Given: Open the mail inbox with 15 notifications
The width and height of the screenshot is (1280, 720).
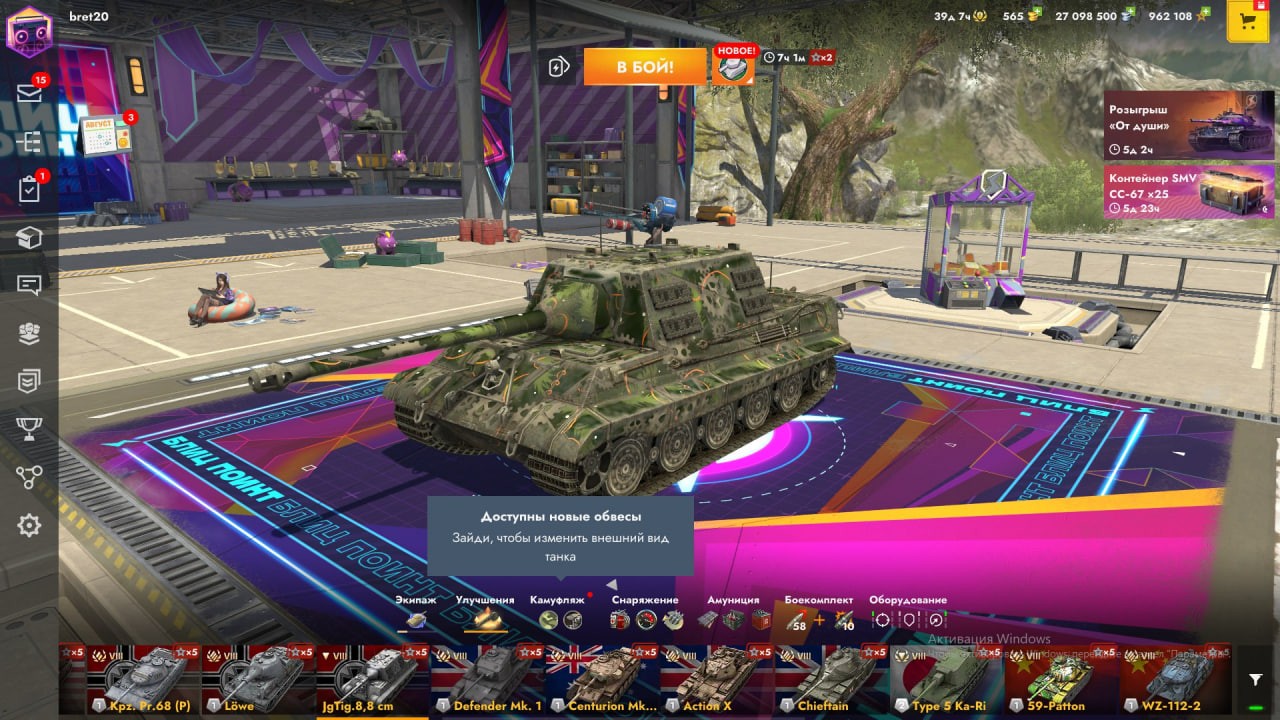Looking at the screenshot, I should point(29,93).
